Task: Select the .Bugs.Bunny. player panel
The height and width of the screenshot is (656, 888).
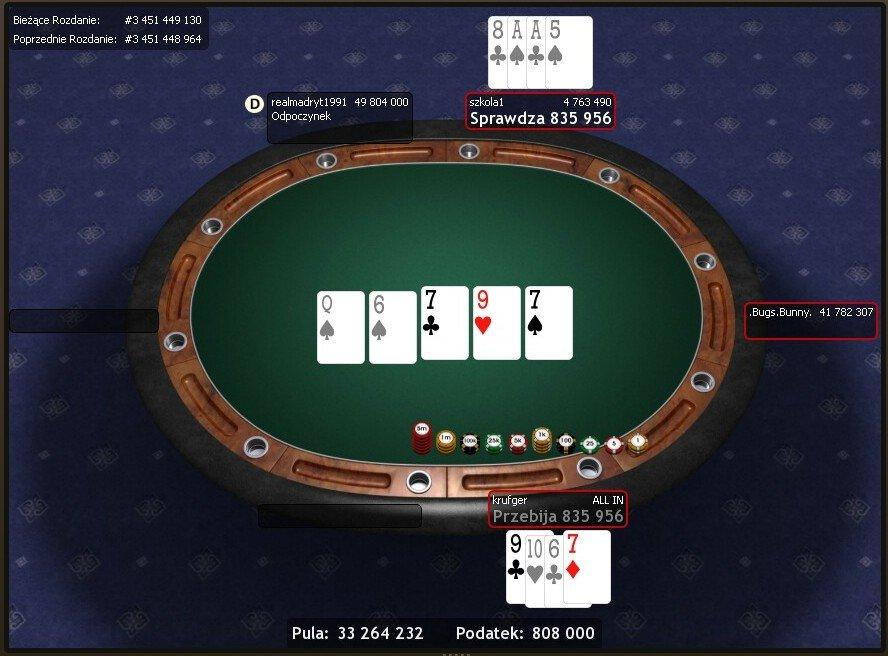Action: click(x=810, y=321)
